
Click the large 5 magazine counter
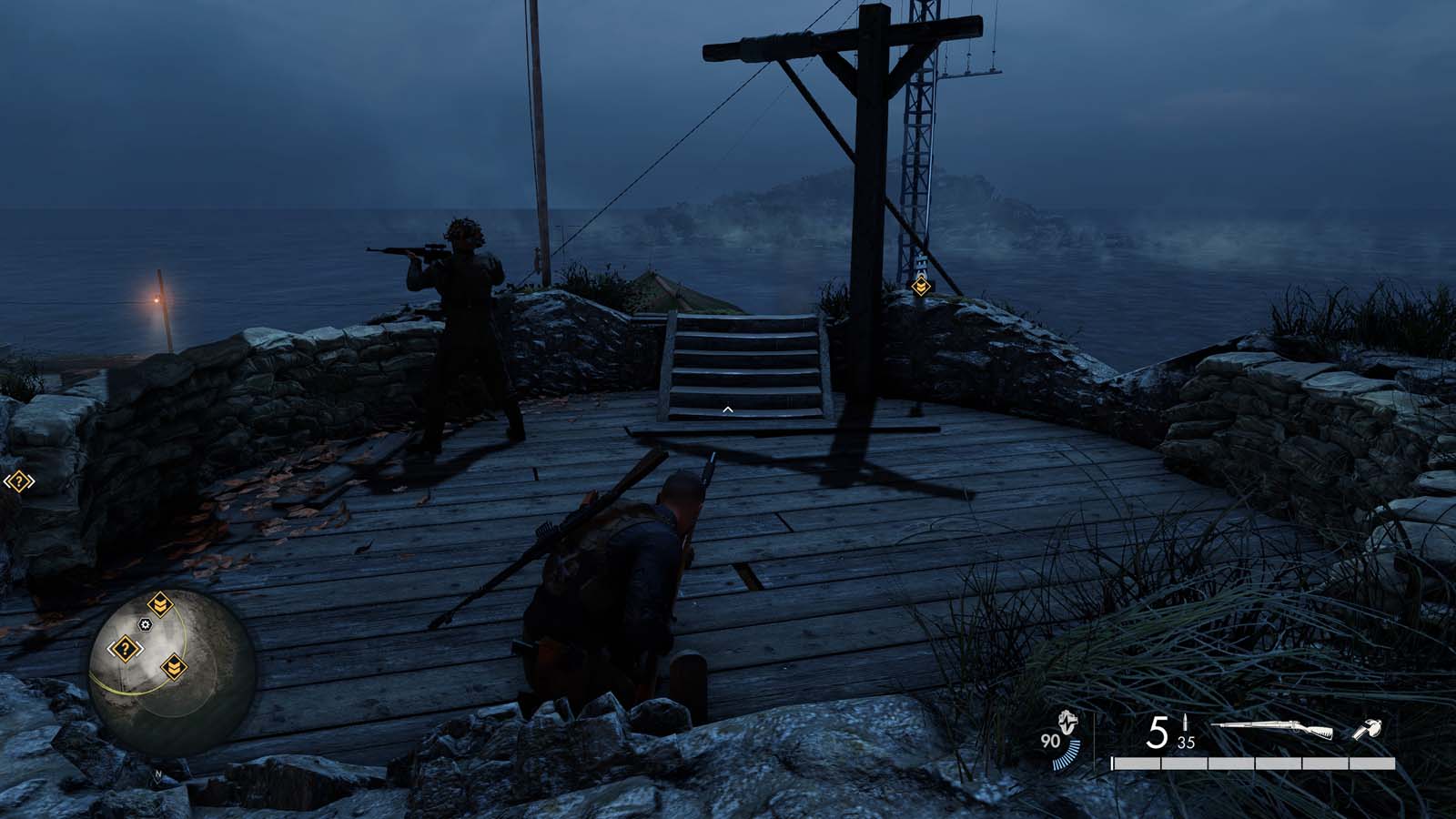pyautogui.click(x=1158, y=731)
